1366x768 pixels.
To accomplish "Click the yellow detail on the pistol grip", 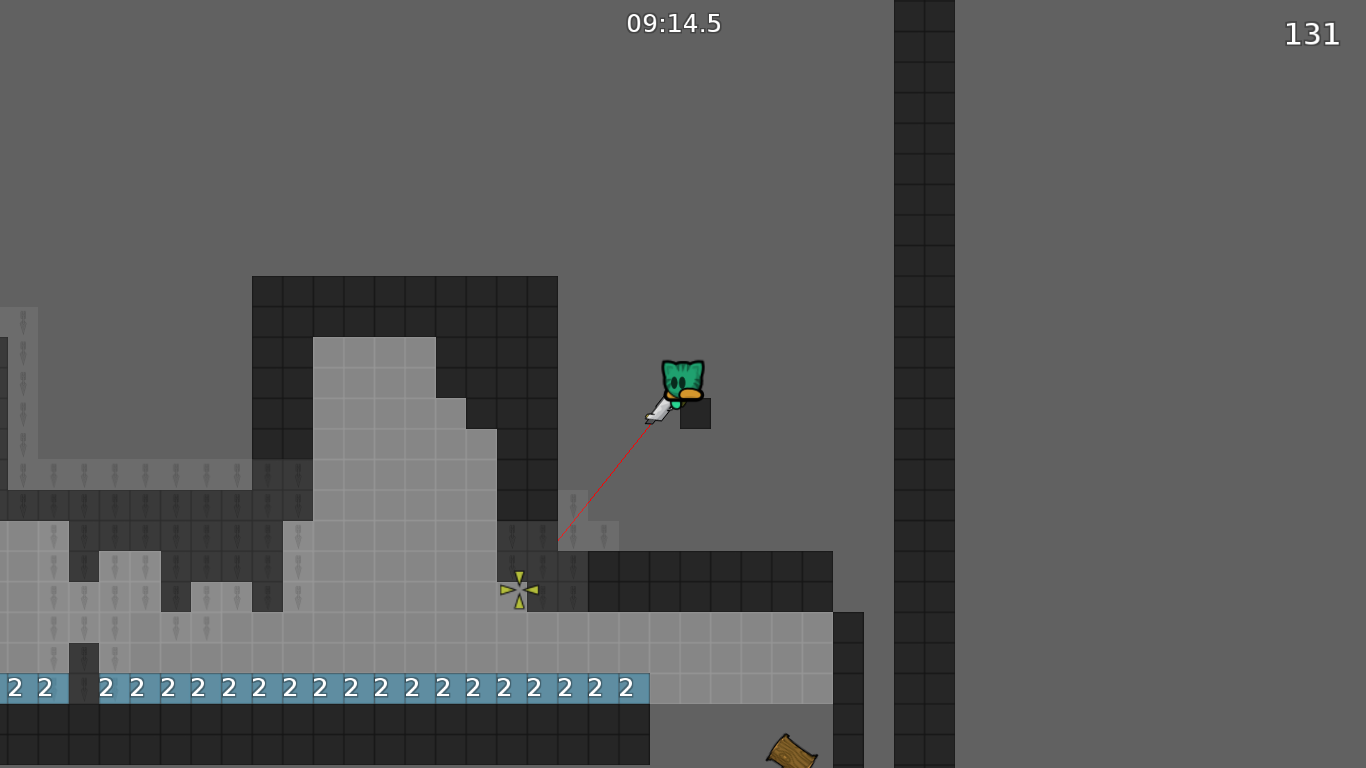I will click(x=647, y=415).
